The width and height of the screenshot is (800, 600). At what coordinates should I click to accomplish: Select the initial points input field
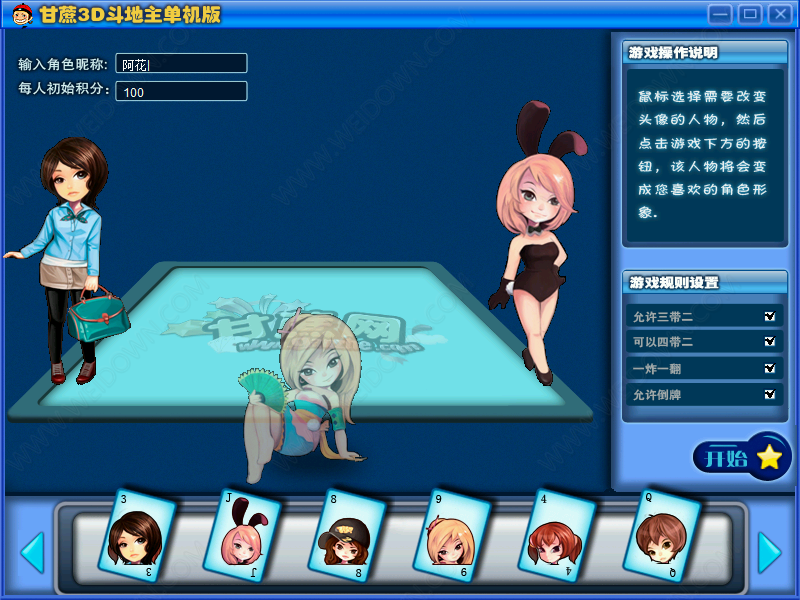pos(181,92)
